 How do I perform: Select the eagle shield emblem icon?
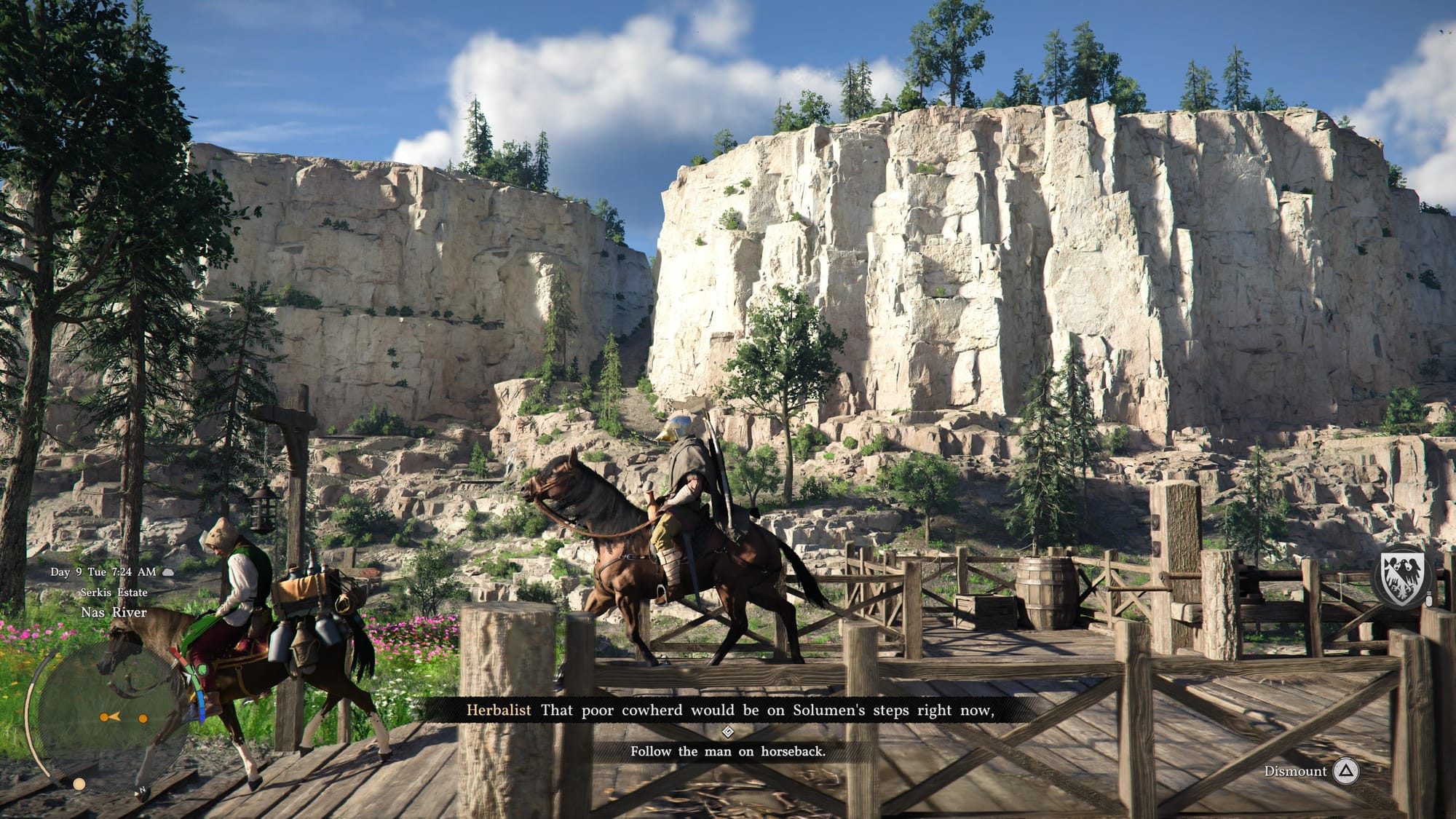[1401, 579]
